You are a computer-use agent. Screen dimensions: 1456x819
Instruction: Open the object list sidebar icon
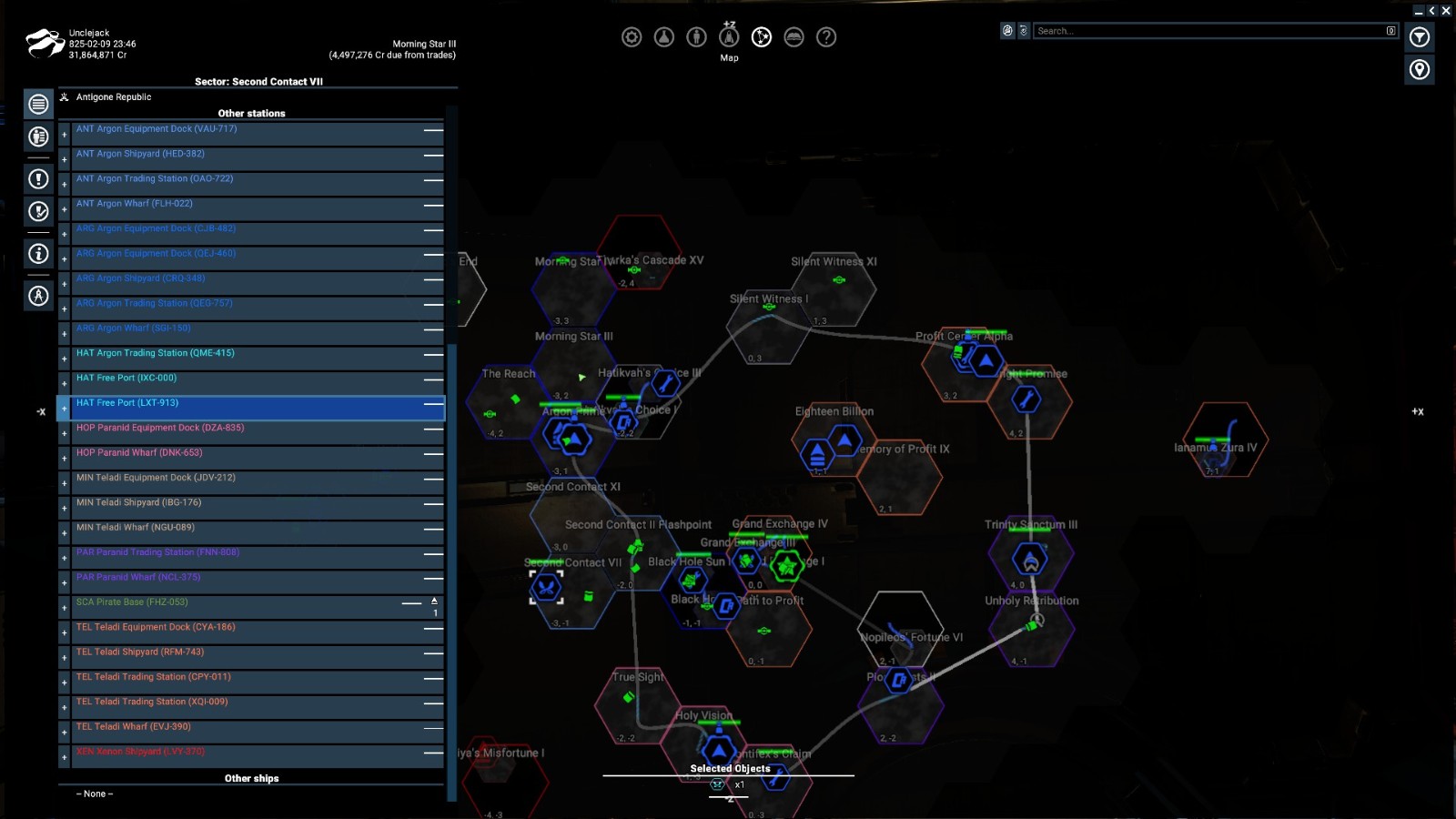[x=37, y=104]
